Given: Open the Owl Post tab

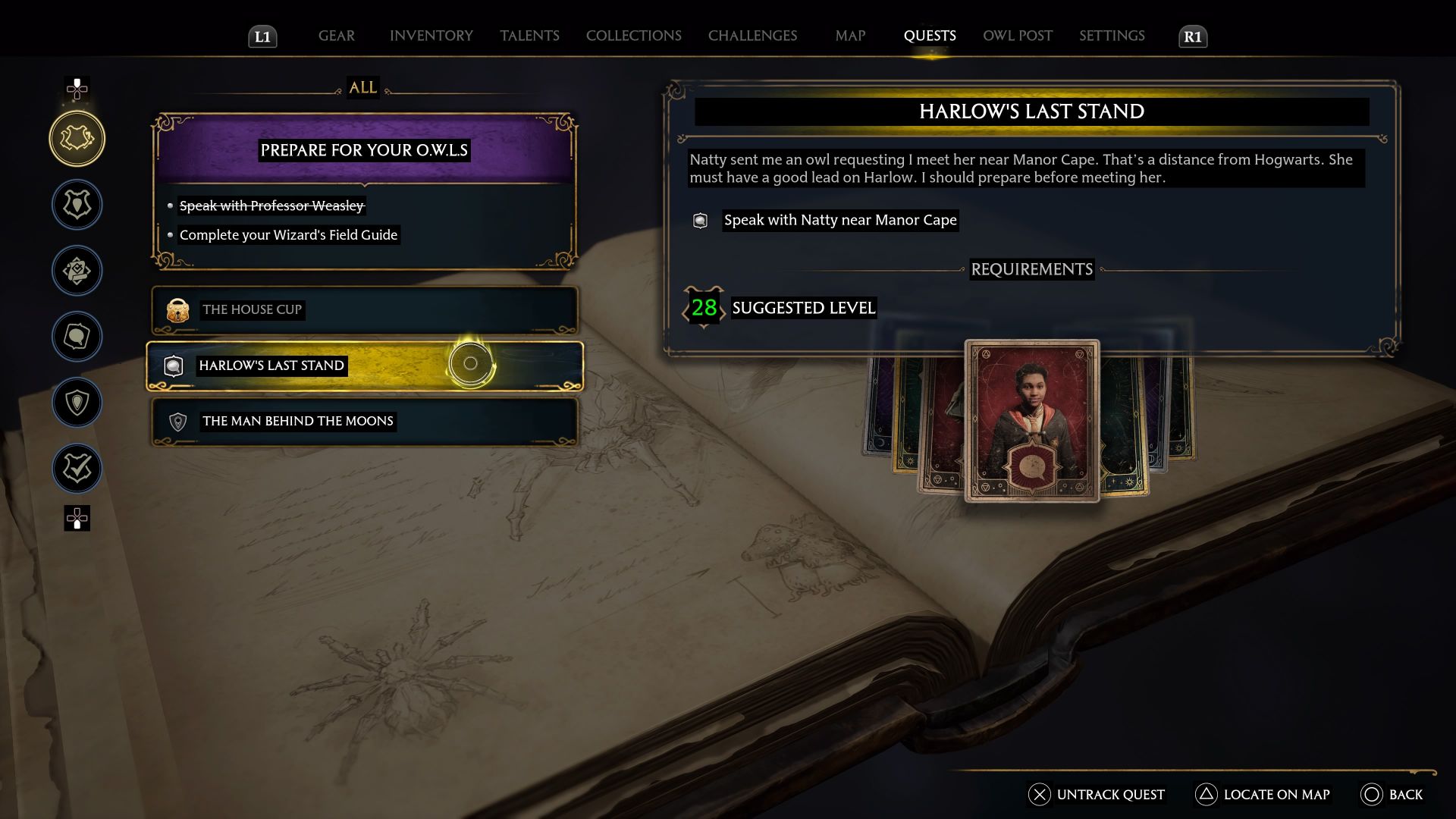Looking at the screenshot, I should (x=1017, y=35).
